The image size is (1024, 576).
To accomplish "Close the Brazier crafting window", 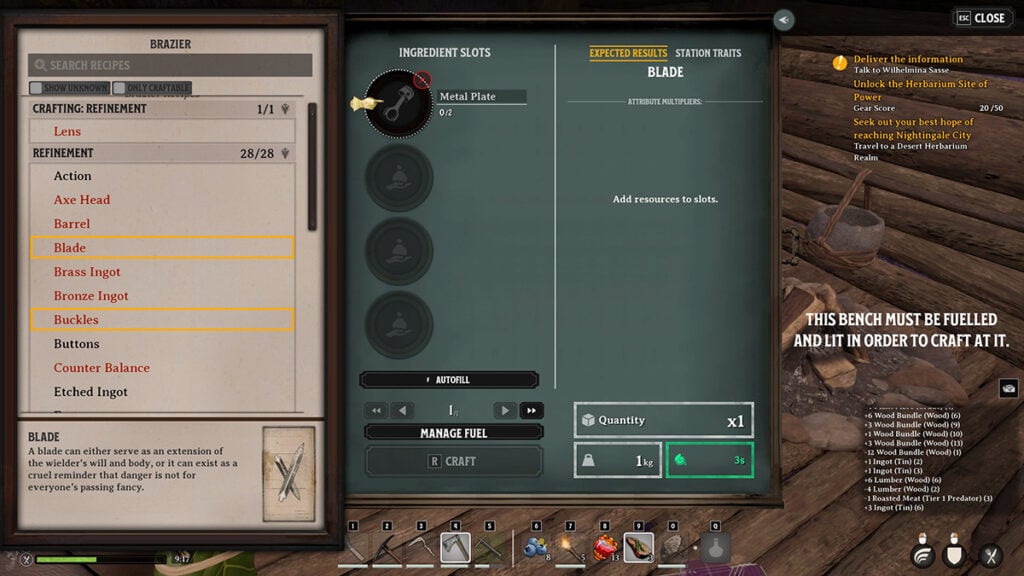I will 981,18.
